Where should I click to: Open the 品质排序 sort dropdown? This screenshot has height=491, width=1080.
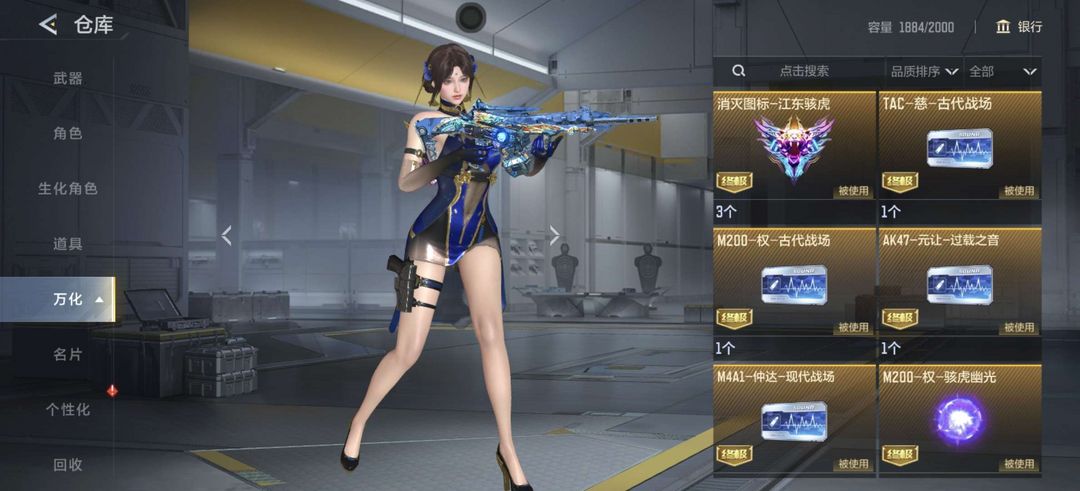(x=924, y=71)
